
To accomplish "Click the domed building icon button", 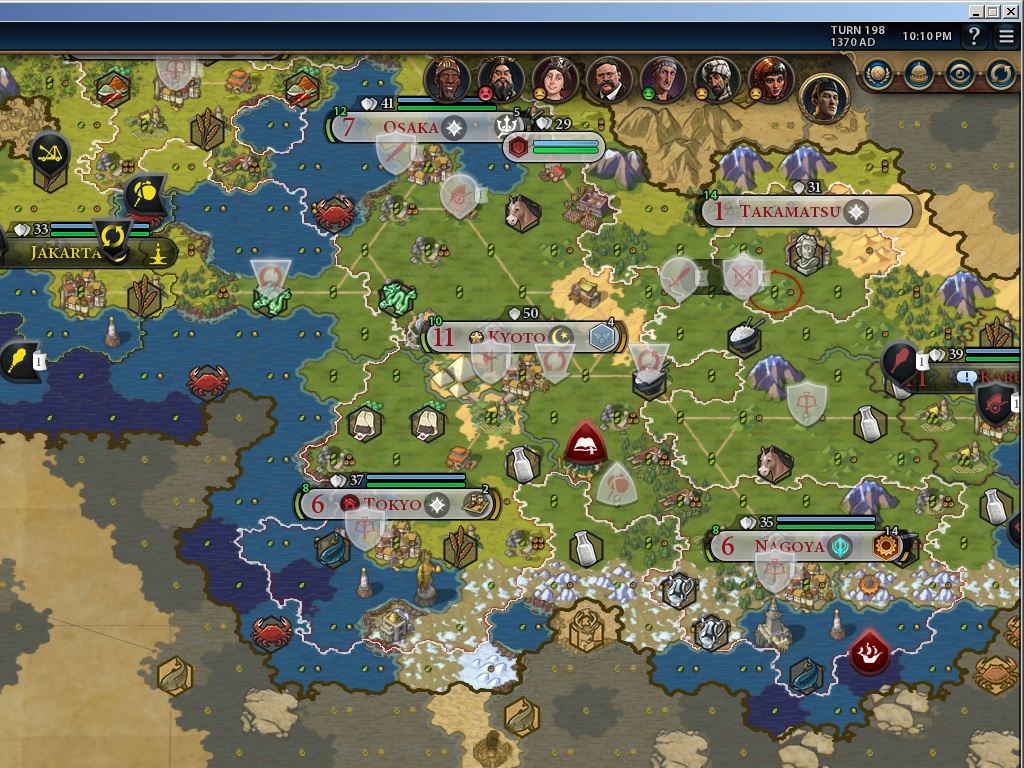I will coord(919,74).
